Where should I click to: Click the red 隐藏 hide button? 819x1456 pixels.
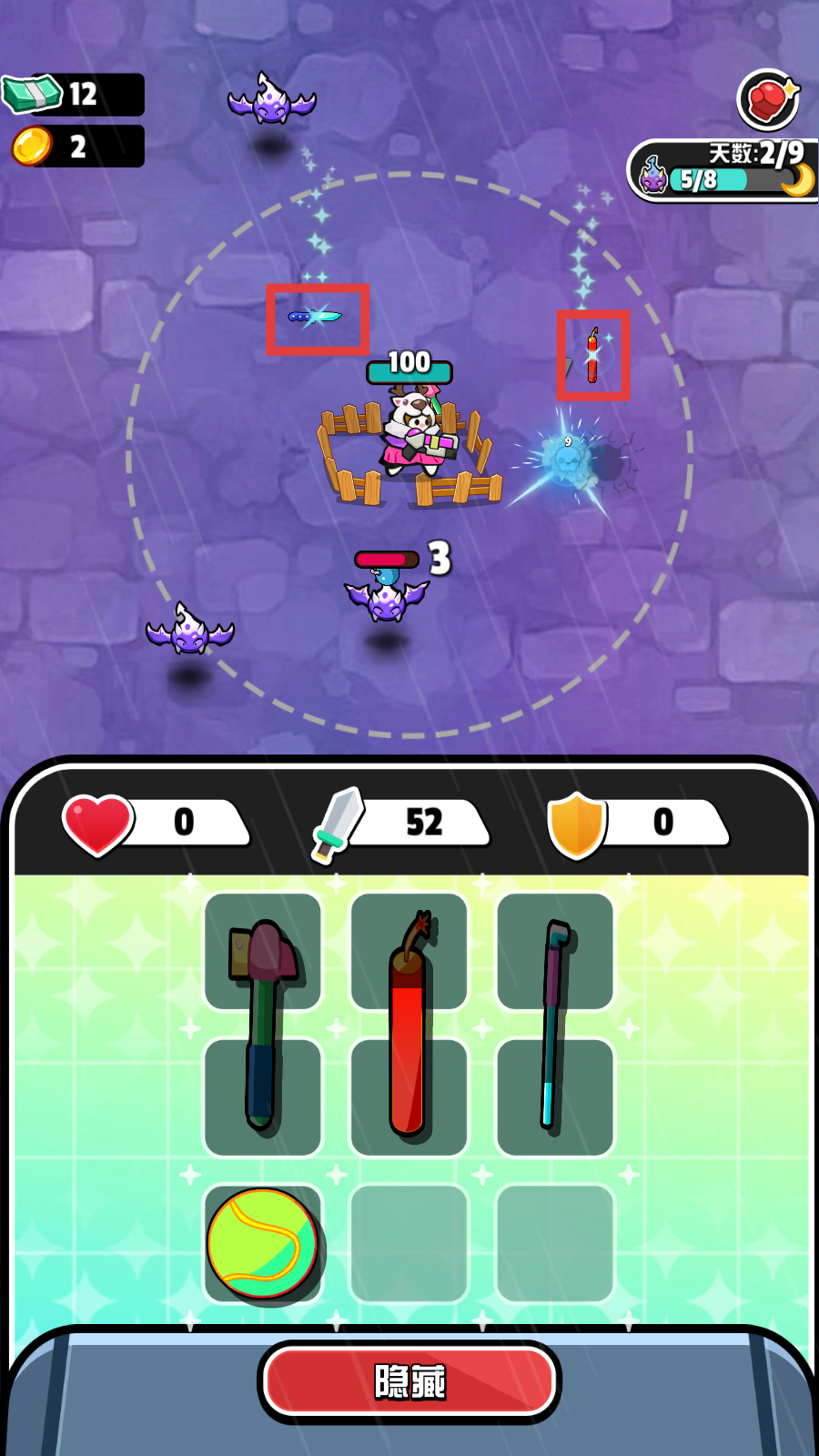(409, 1381)
